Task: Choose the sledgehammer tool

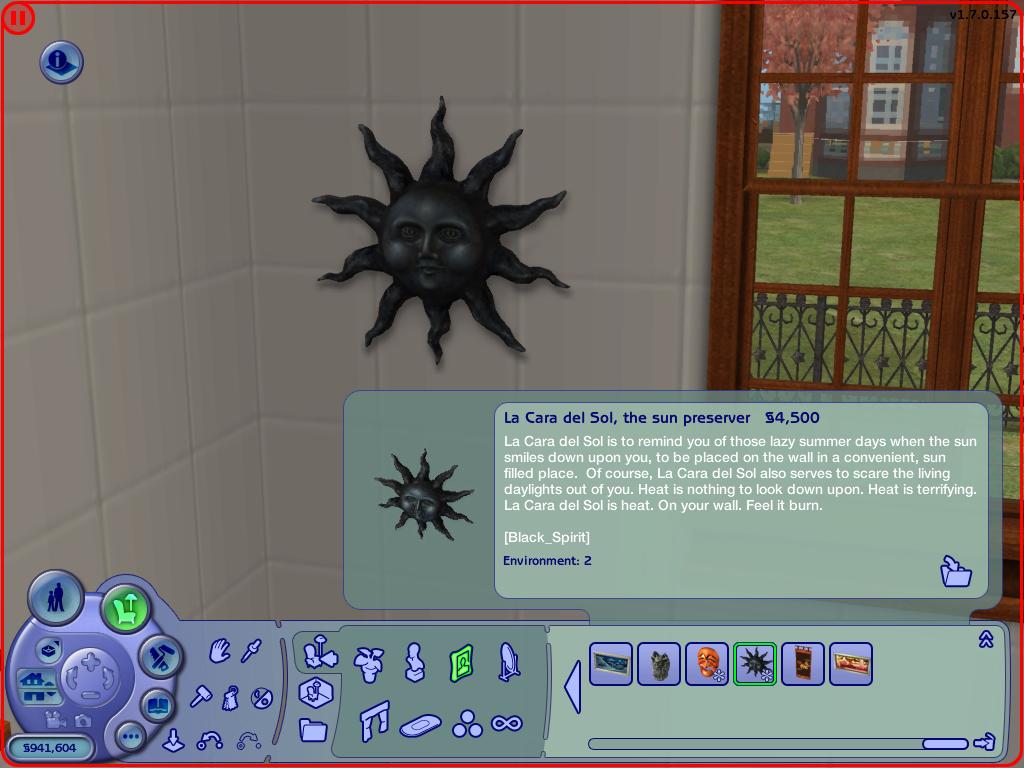Action: pos(201,695)
